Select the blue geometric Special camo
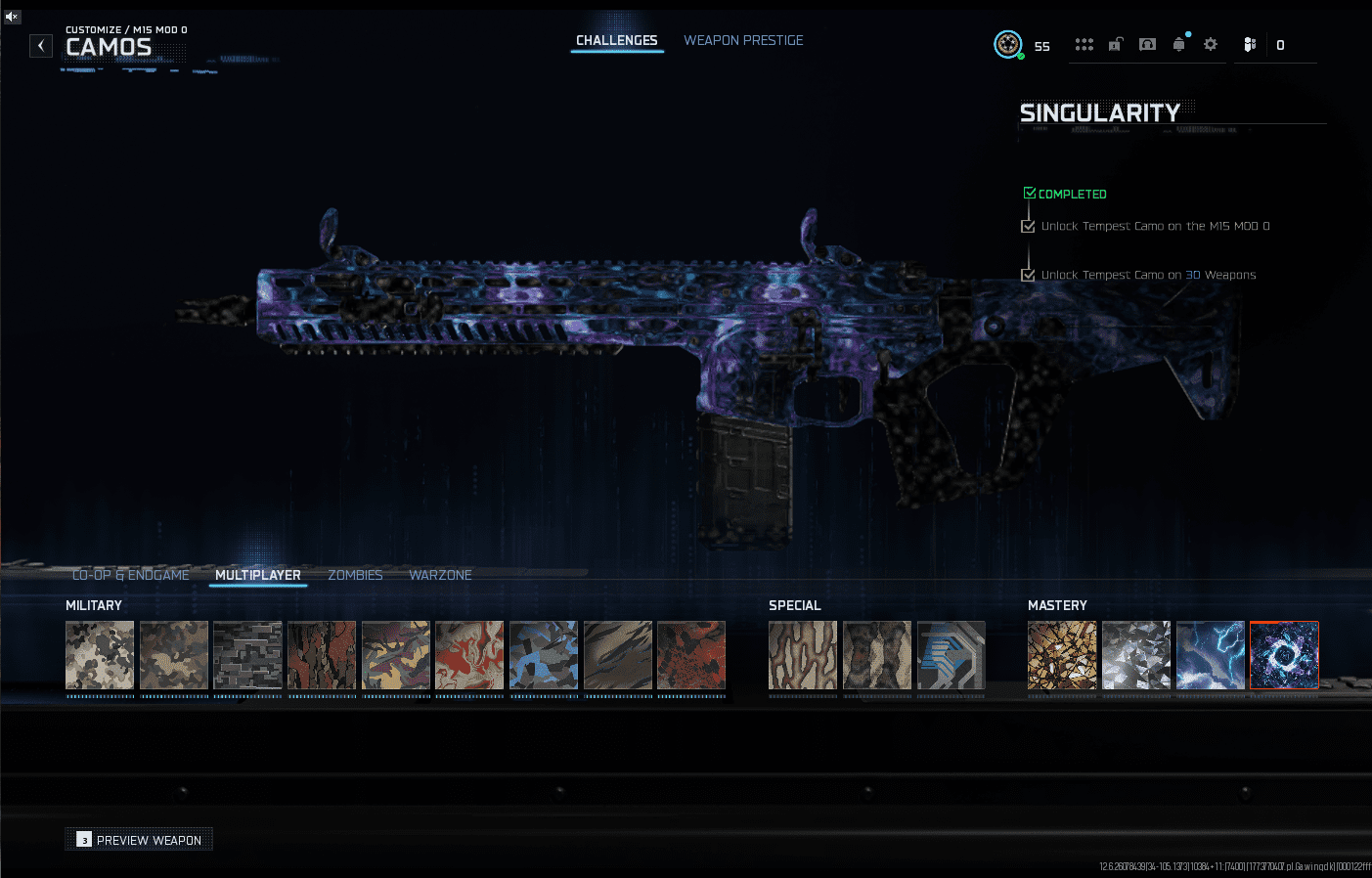The image size is (1372, 878). point(951,655)
